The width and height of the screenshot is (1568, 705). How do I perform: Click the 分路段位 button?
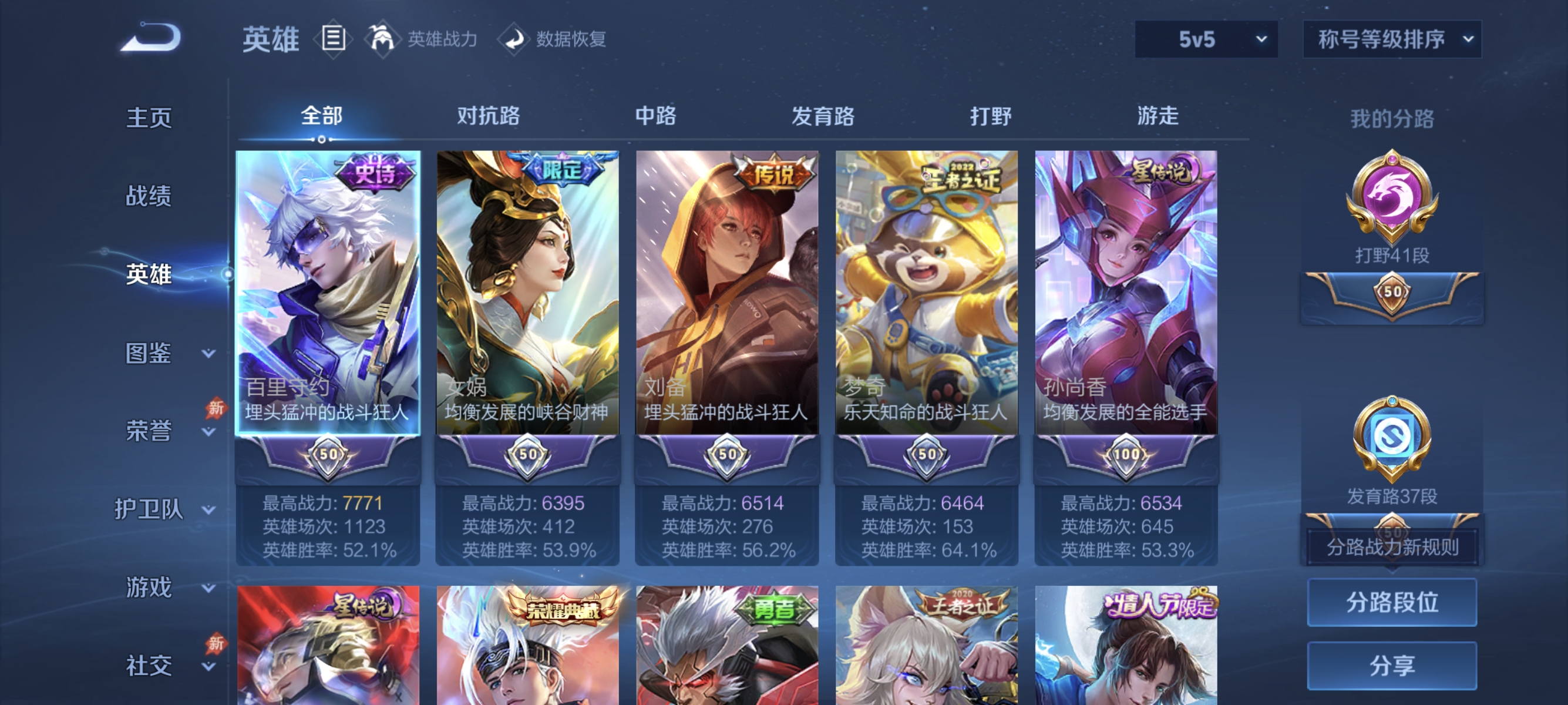pos(1394,603)
